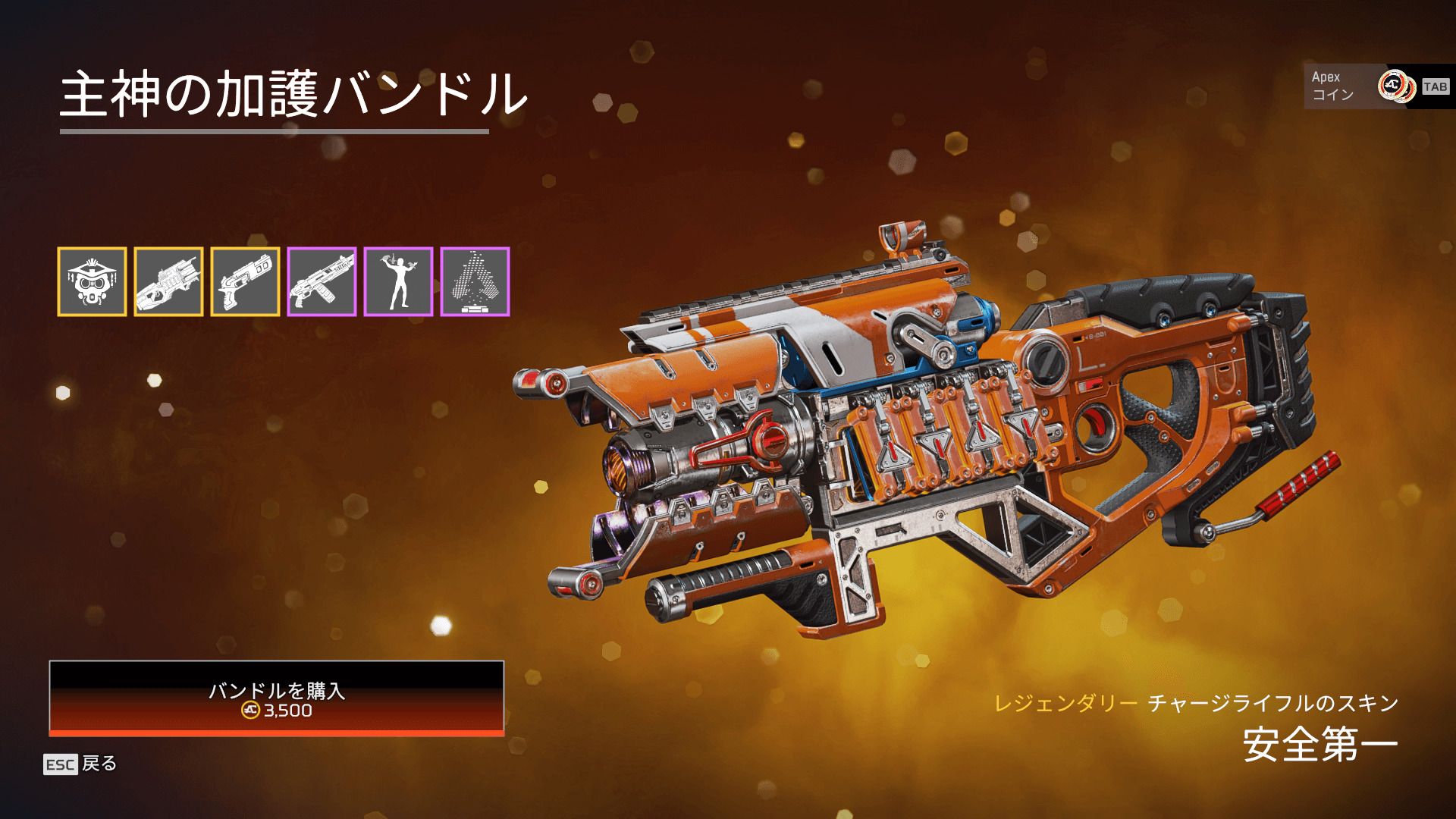Select the Apex logo holo spray thumbnail
1456x819 pixels.
click(475, 281)
